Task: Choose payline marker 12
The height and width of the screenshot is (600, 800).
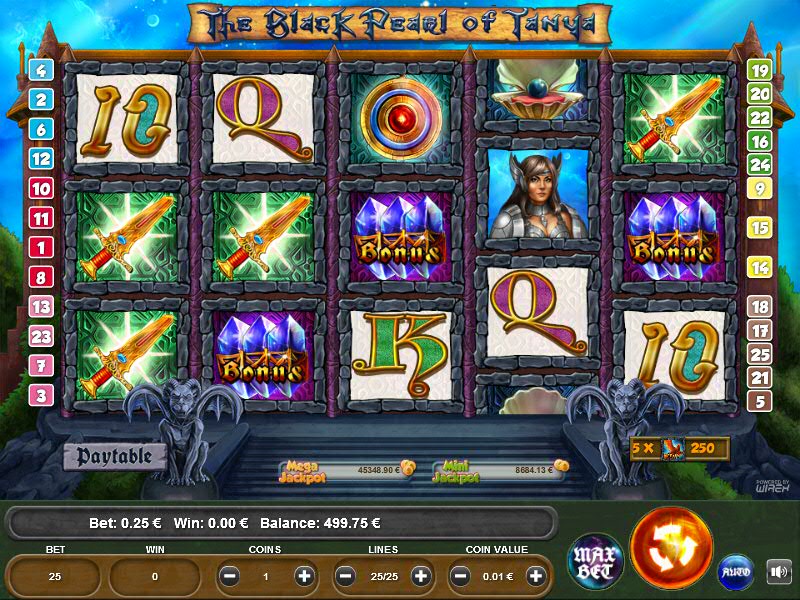Action: click(x=41, y=158)
